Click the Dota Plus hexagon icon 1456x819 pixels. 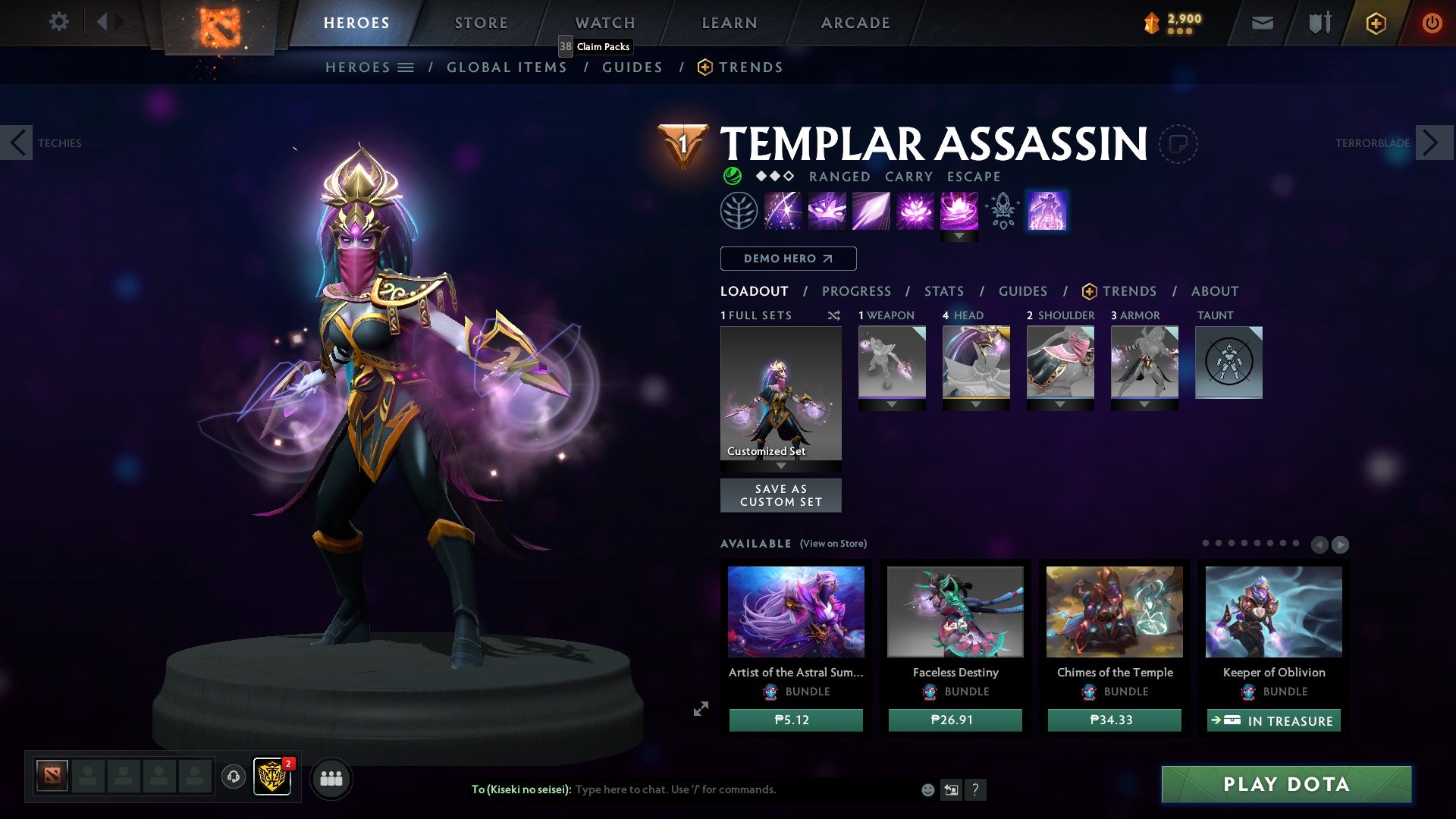click(x=1375, y=23)
